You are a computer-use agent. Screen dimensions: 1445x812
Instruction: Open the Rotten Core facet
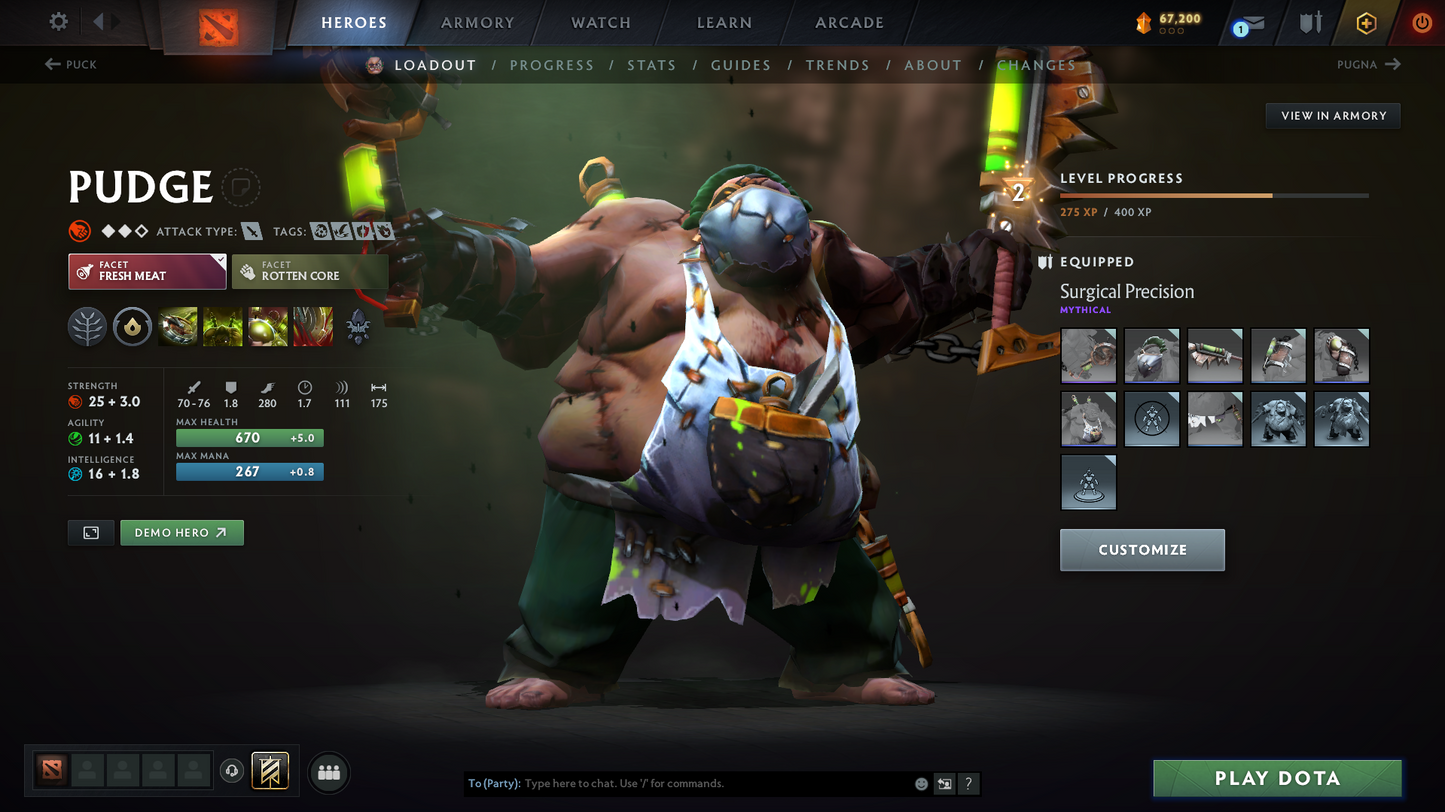tap(310, 271)
